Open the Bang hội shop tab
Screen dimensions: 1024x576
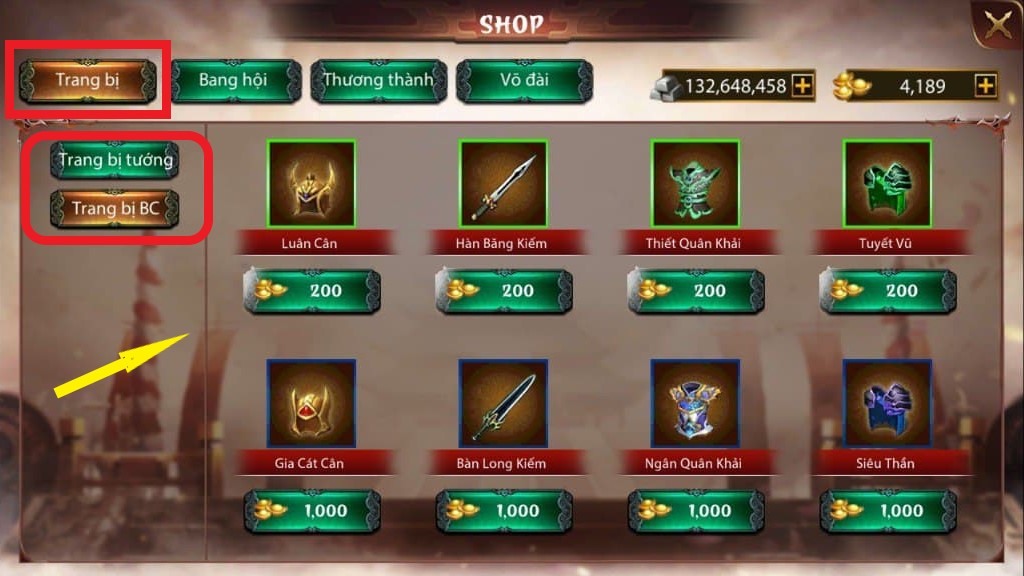point(234,80)
